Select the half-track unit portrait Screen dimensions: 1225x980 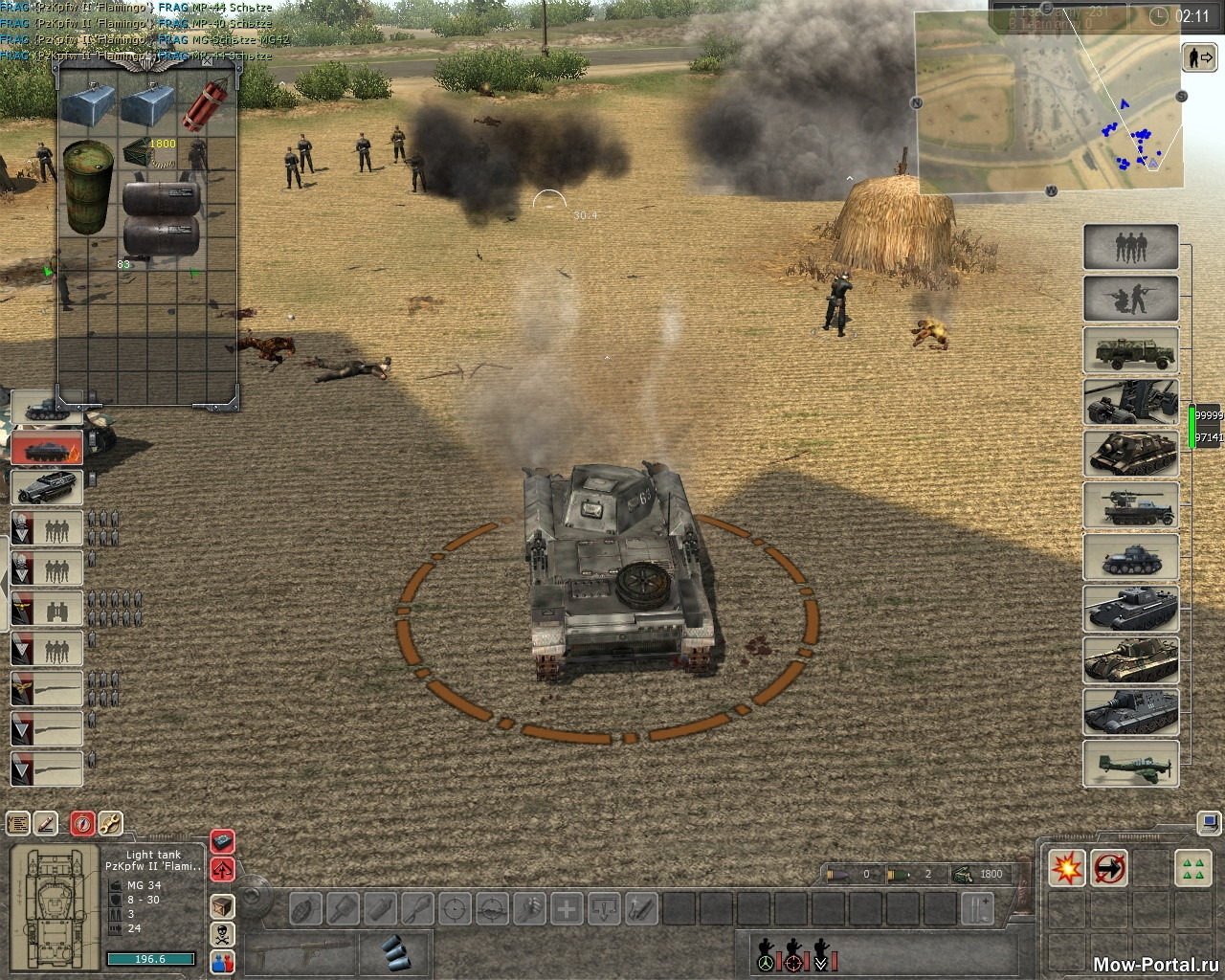pos(47,486)
